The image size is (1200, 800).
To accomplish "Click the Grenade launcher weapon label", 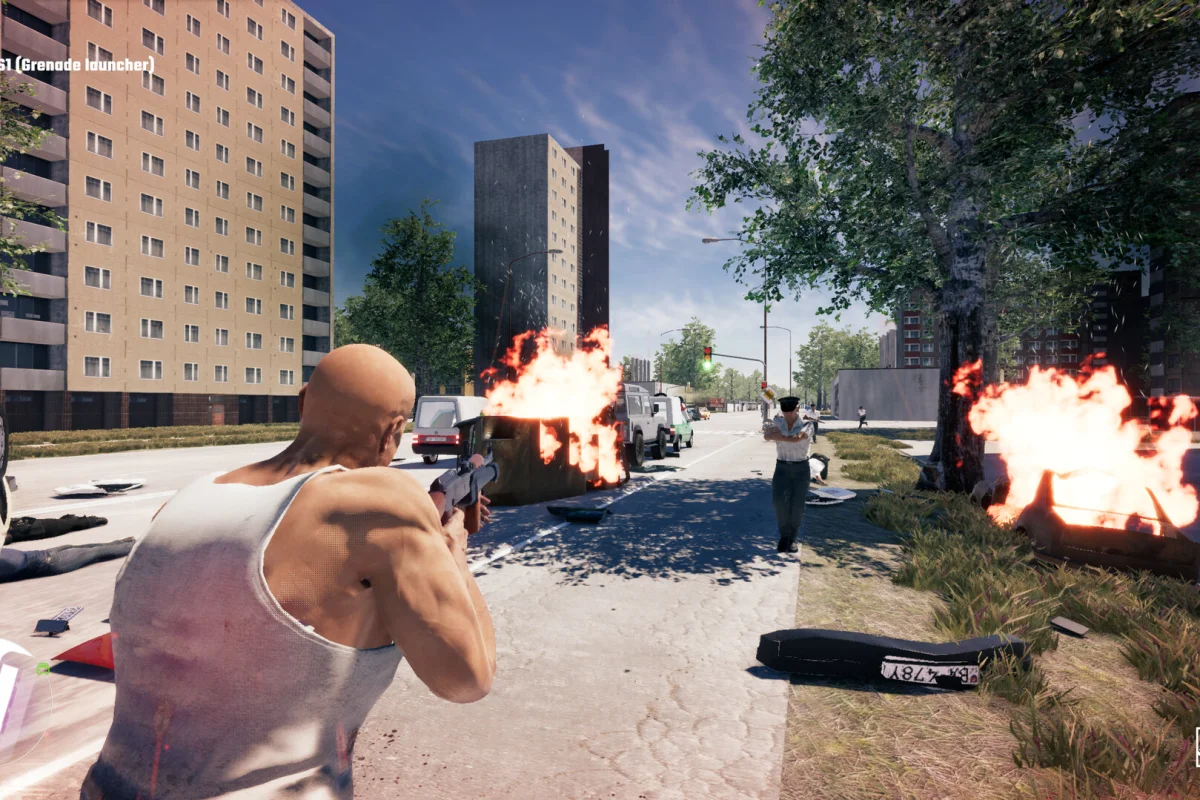I will coord(78,65).
